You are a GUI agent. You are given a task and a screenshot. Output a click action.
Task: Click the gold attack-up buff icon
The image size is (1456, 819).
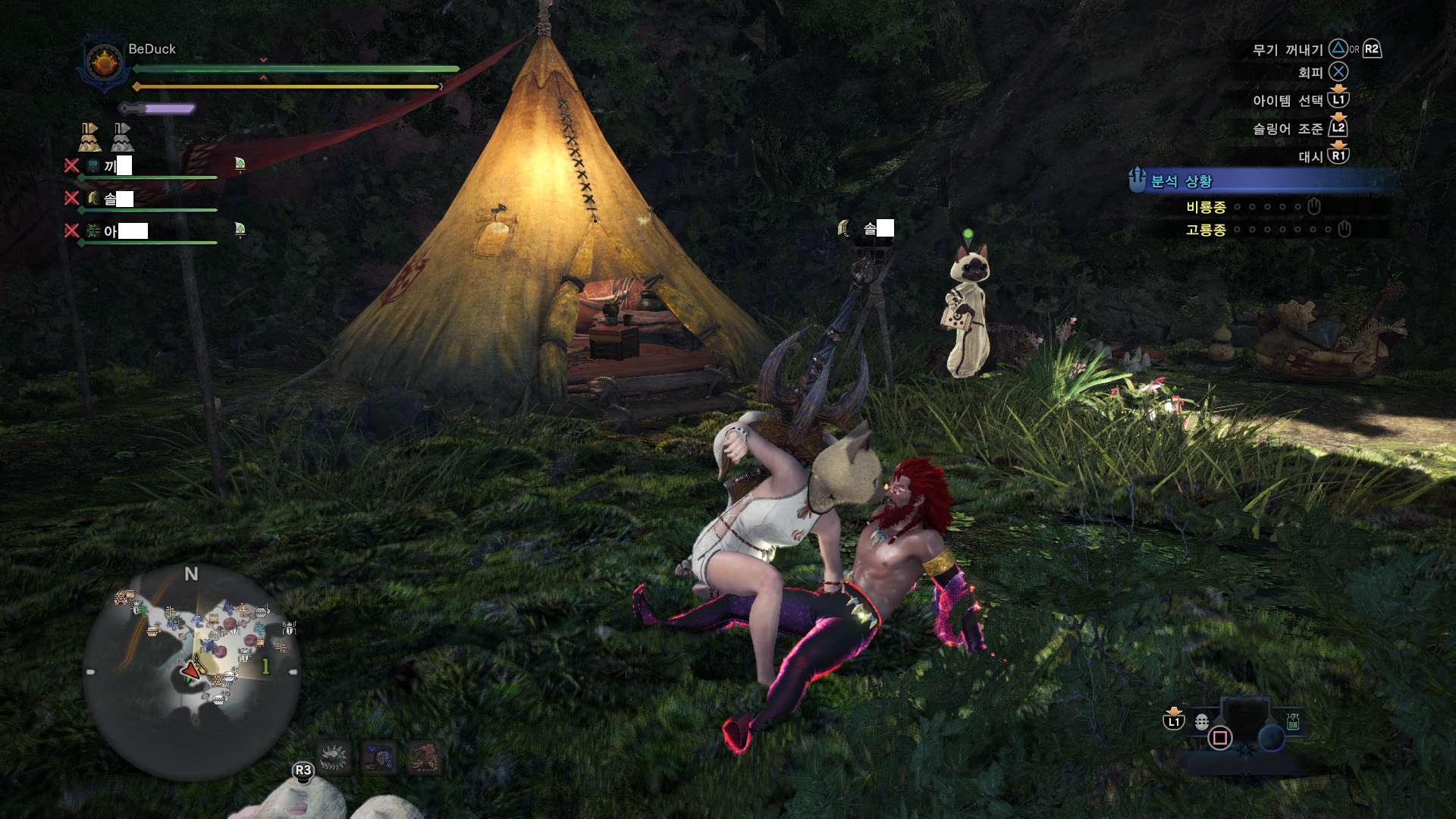pos(89,137)
